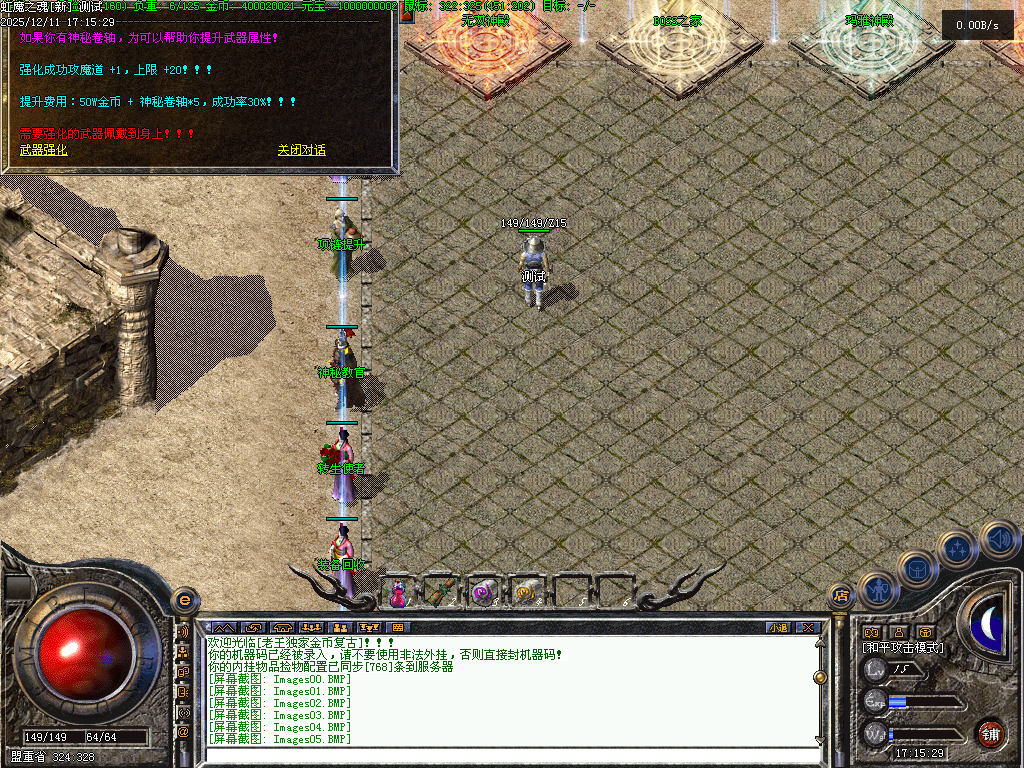Screen dimensions: 1024x768
Task: Click the round 'e' button beside chat
Action: click(184, 600)
